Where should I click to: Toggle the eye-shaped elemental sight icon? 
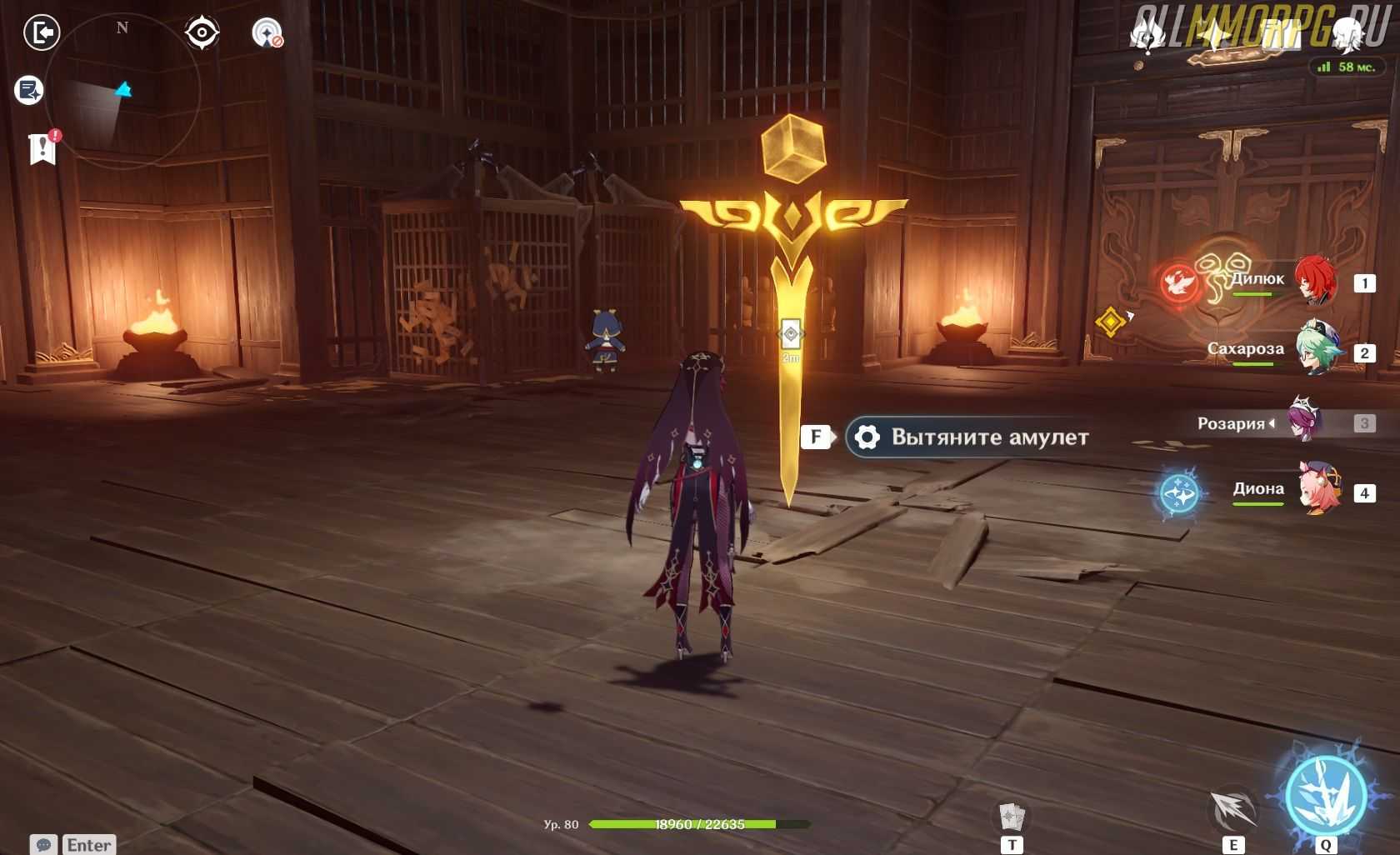[202, 33]
